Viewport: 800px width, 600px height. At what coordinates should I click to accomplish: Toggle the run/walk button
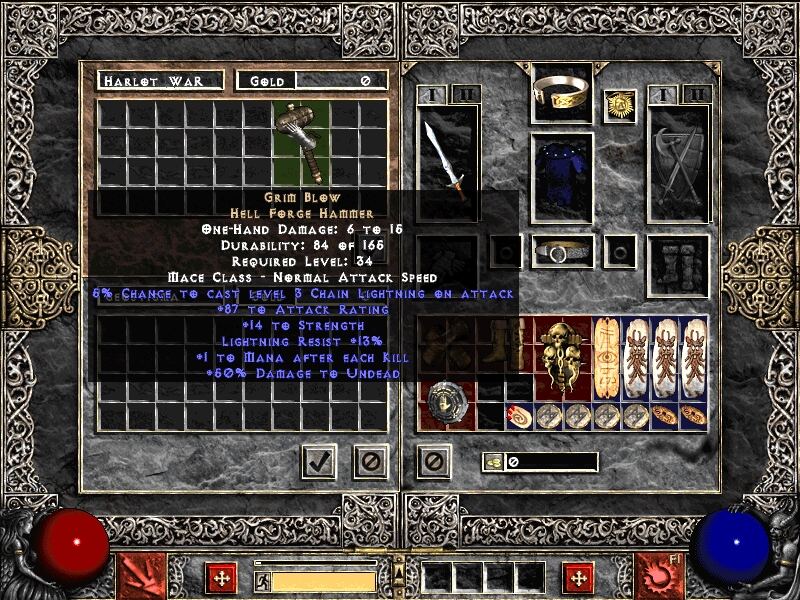coord(262,580)
